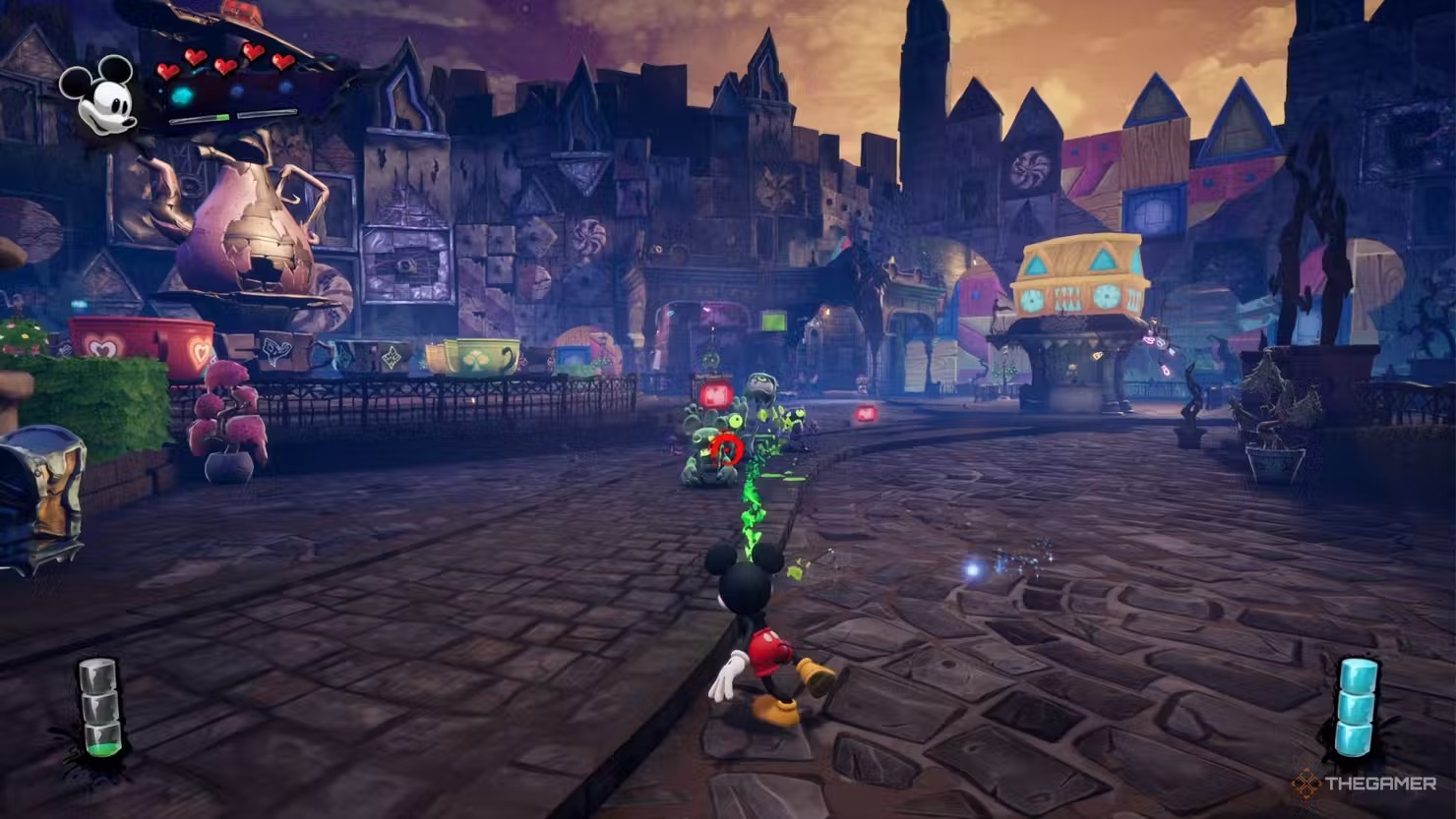1456x819 pixels.
Task: Select the middle sketch slot orb on the HUD
Action: pyautogui.click(x=237, y=90)
